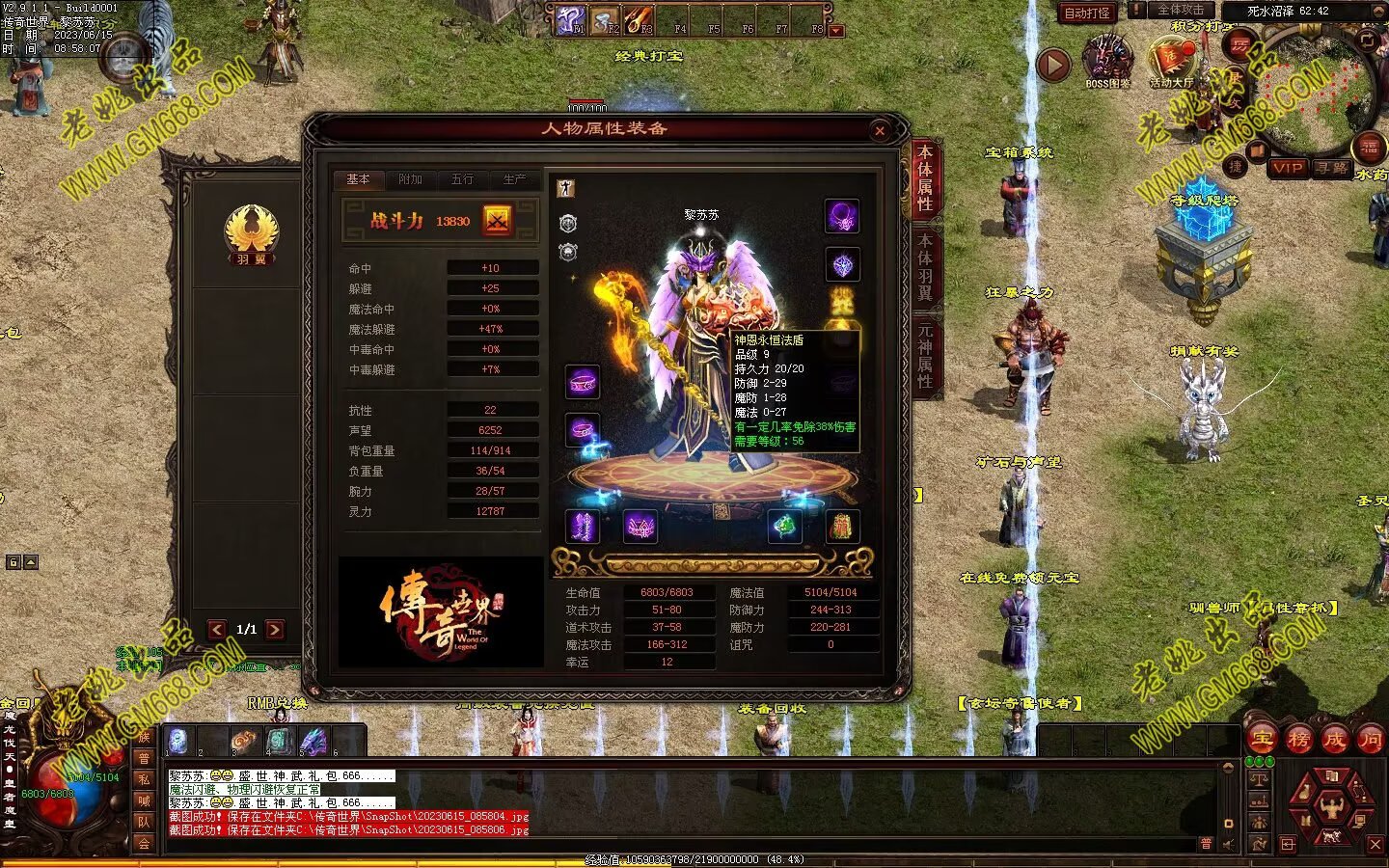
Task: Open 活动大厅 activity hall
Action: (1170, 61)
